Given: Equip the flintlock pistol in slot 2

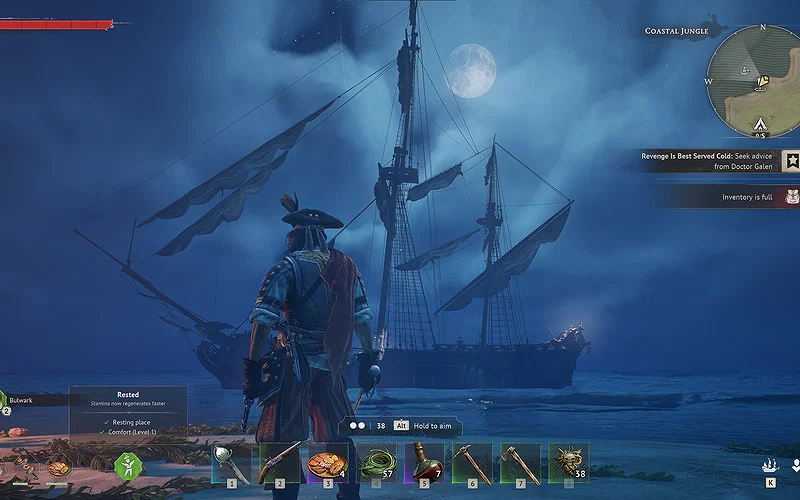Looking at the screenshot, I should (x=279, y=463).
